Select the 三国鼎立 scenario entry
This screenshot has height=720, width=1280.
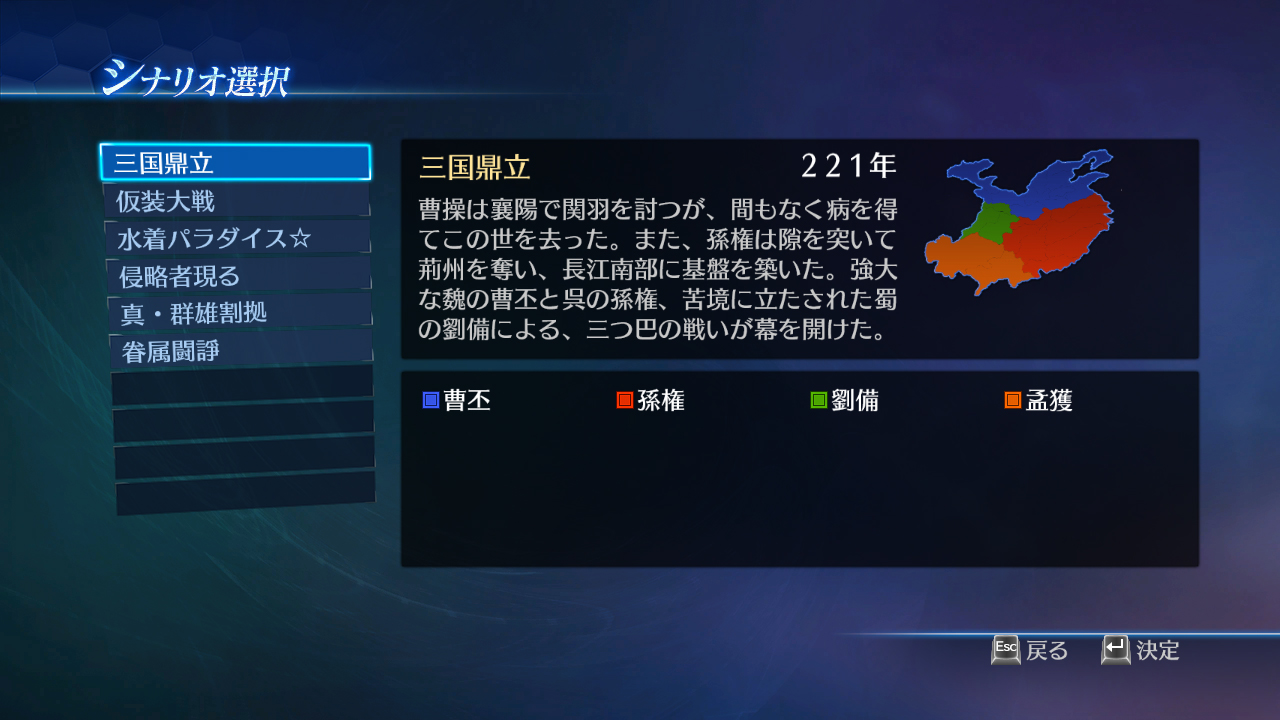[x=235, y=160]
